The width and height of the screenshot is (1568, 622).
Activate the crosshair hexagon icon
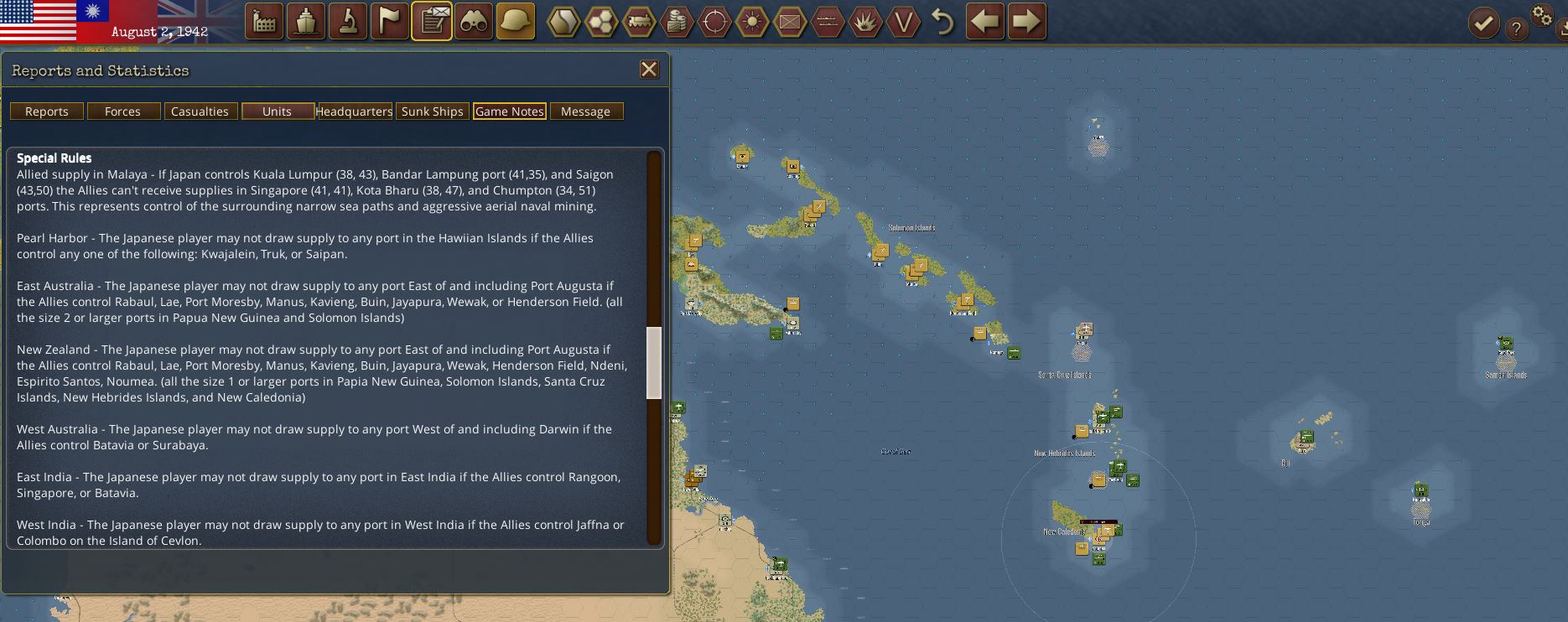click(714, 22)
